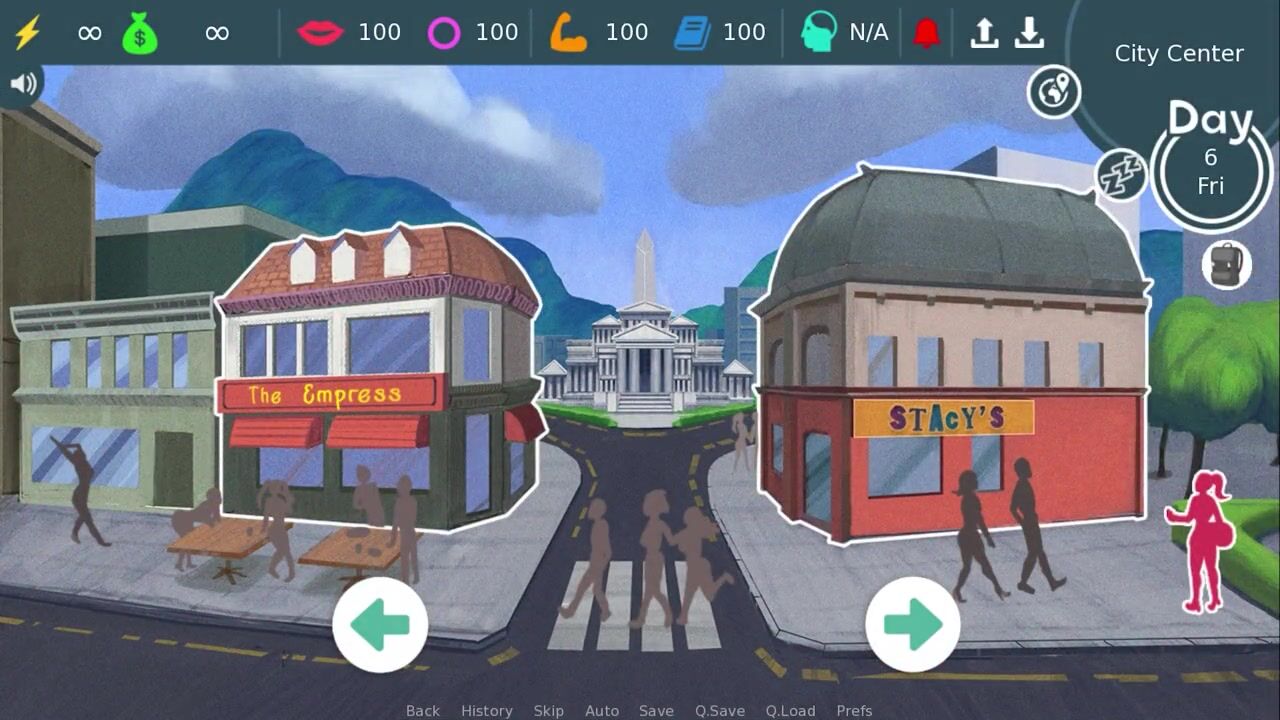
Task: Open the backpack inventory
Action: tap(1226, 265)
